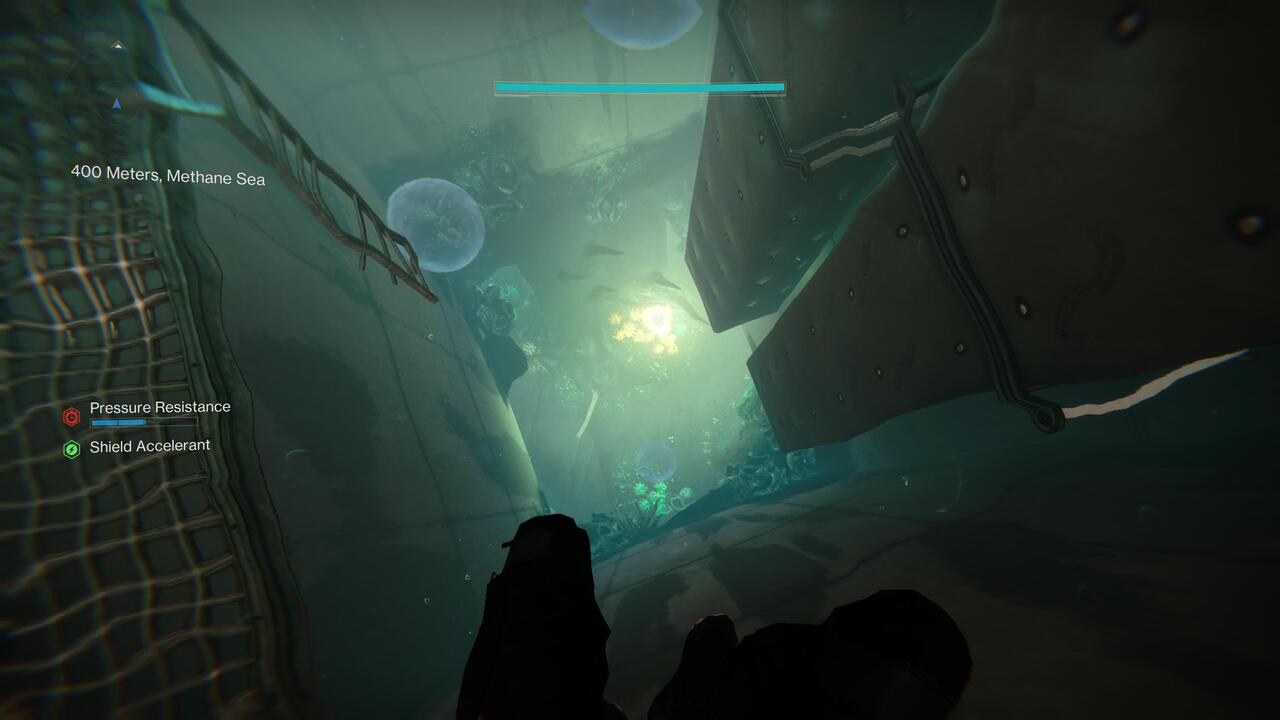Click the Shield Accelerant text entry

[150, 445]
